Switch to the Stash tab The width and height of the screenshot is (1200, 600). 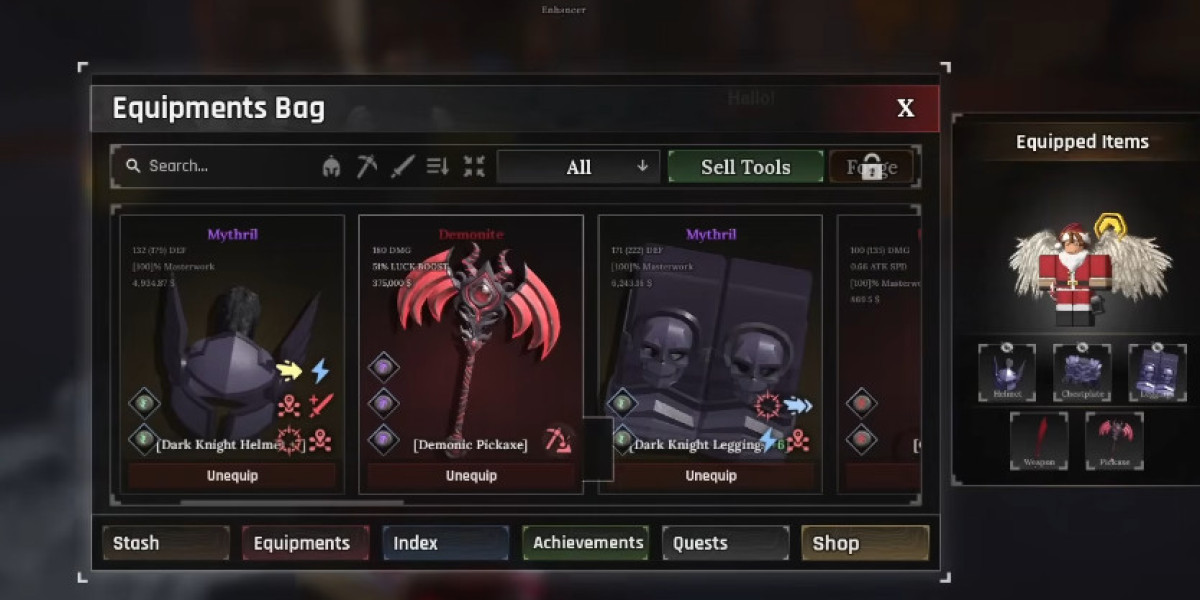166,543
